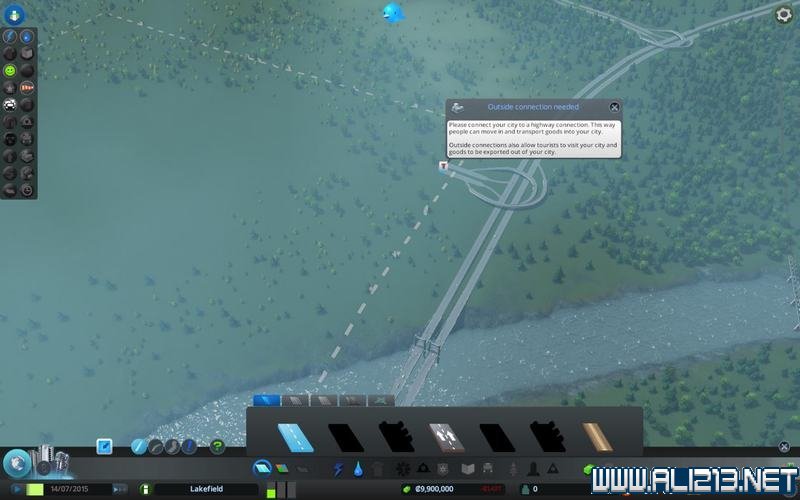Select the blue two-lane road option
Screen dimensions: 800x500
296,438
